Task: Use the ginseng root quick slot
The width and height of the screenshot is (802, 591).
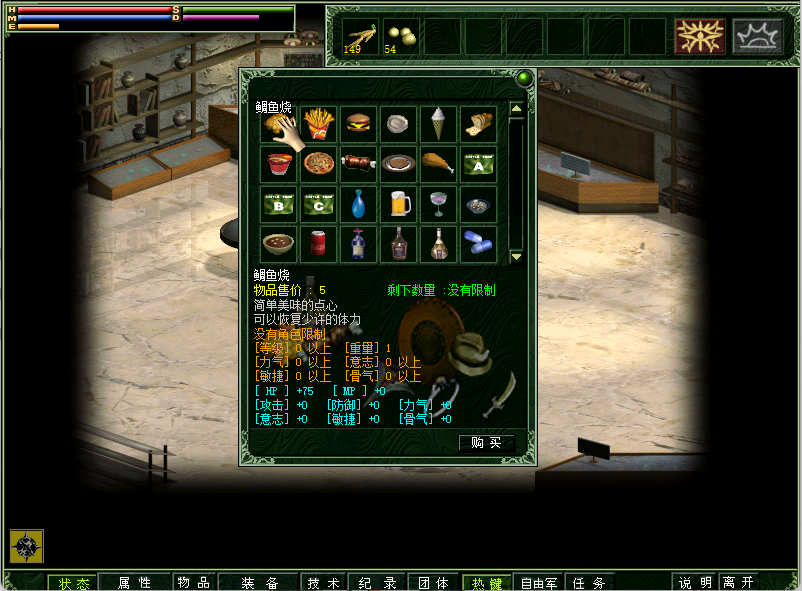Action: tap(360, 36)
